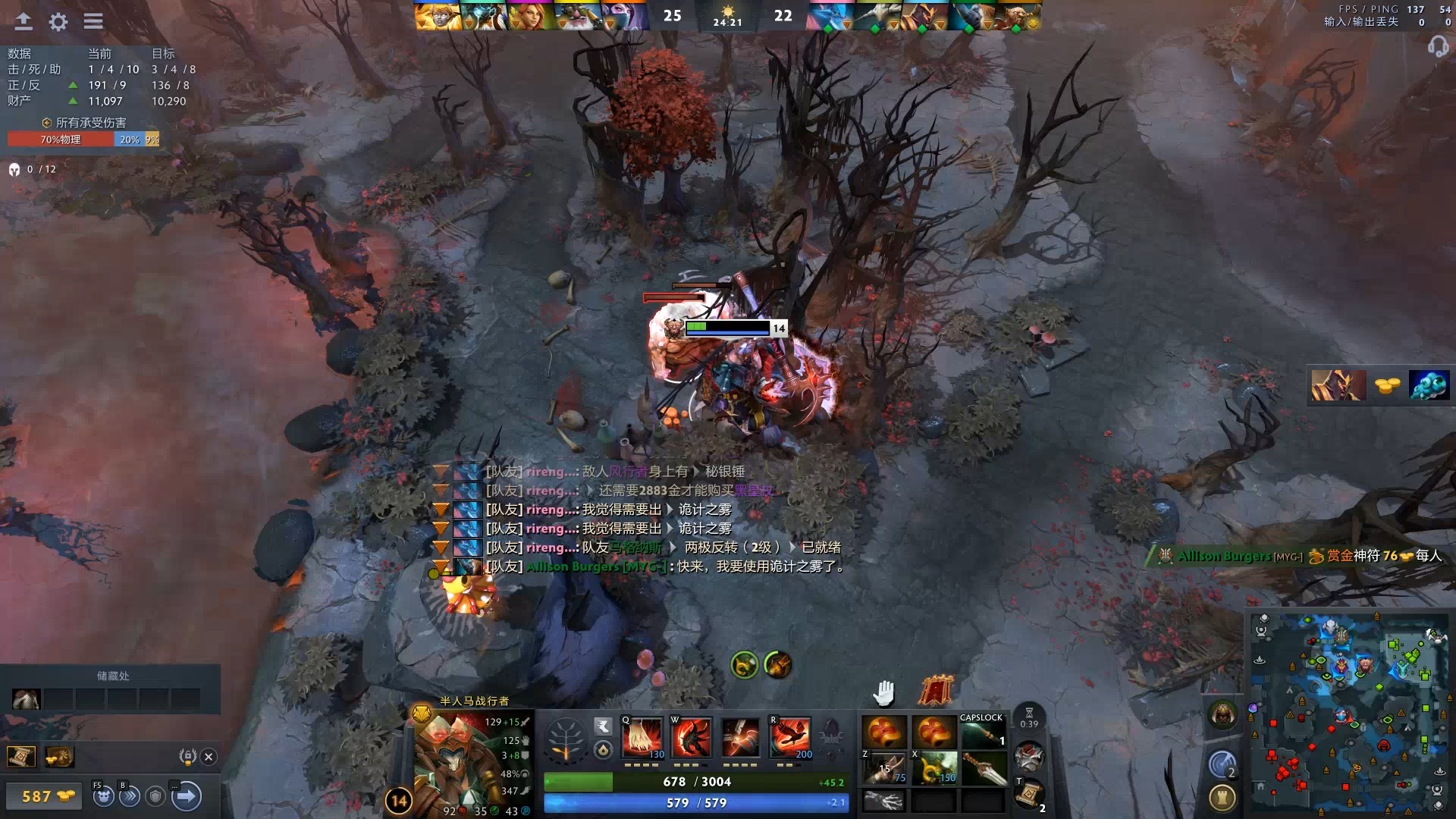Open the shop via the 587 gold button

coord(43,797)
